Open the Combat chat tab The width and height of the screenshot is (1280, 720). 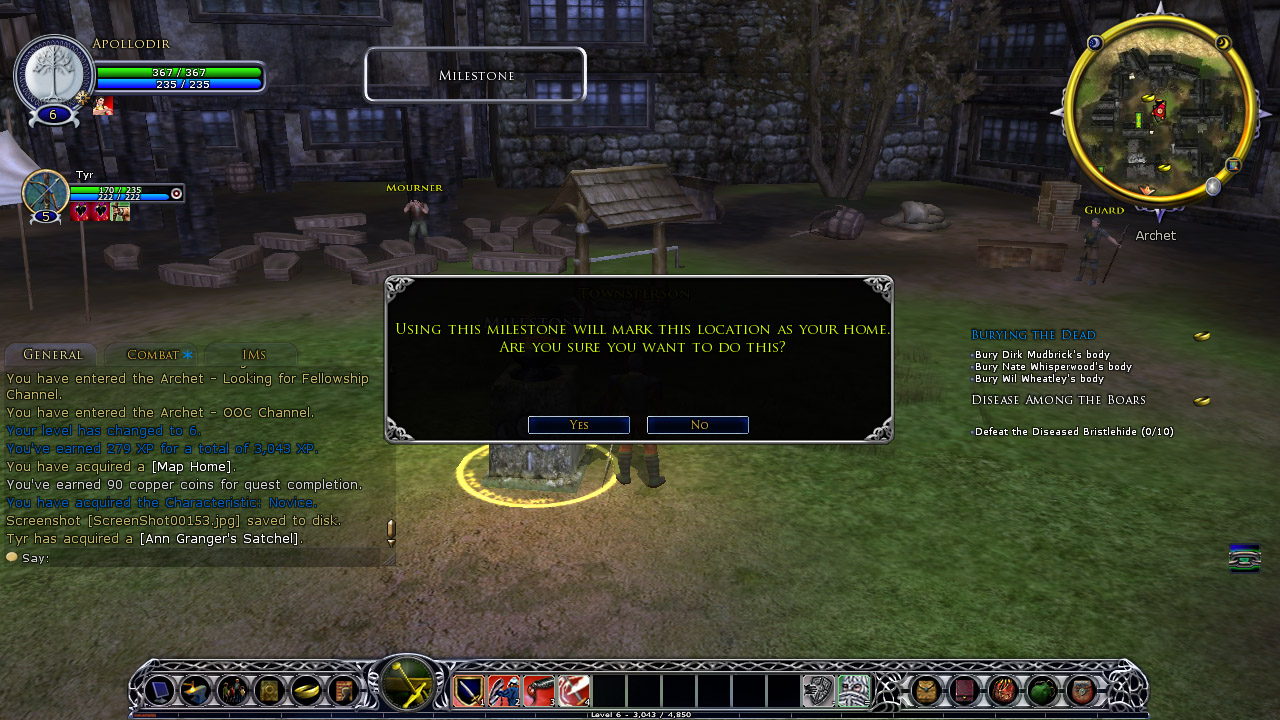click(153, 355)
